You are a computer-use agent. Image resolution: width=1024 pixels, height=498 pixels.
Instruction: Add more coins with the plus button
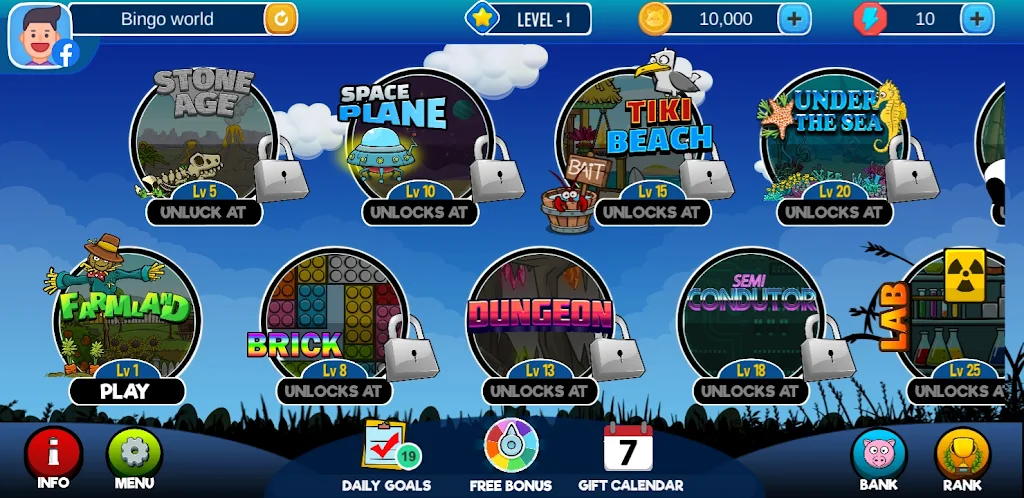794,18
